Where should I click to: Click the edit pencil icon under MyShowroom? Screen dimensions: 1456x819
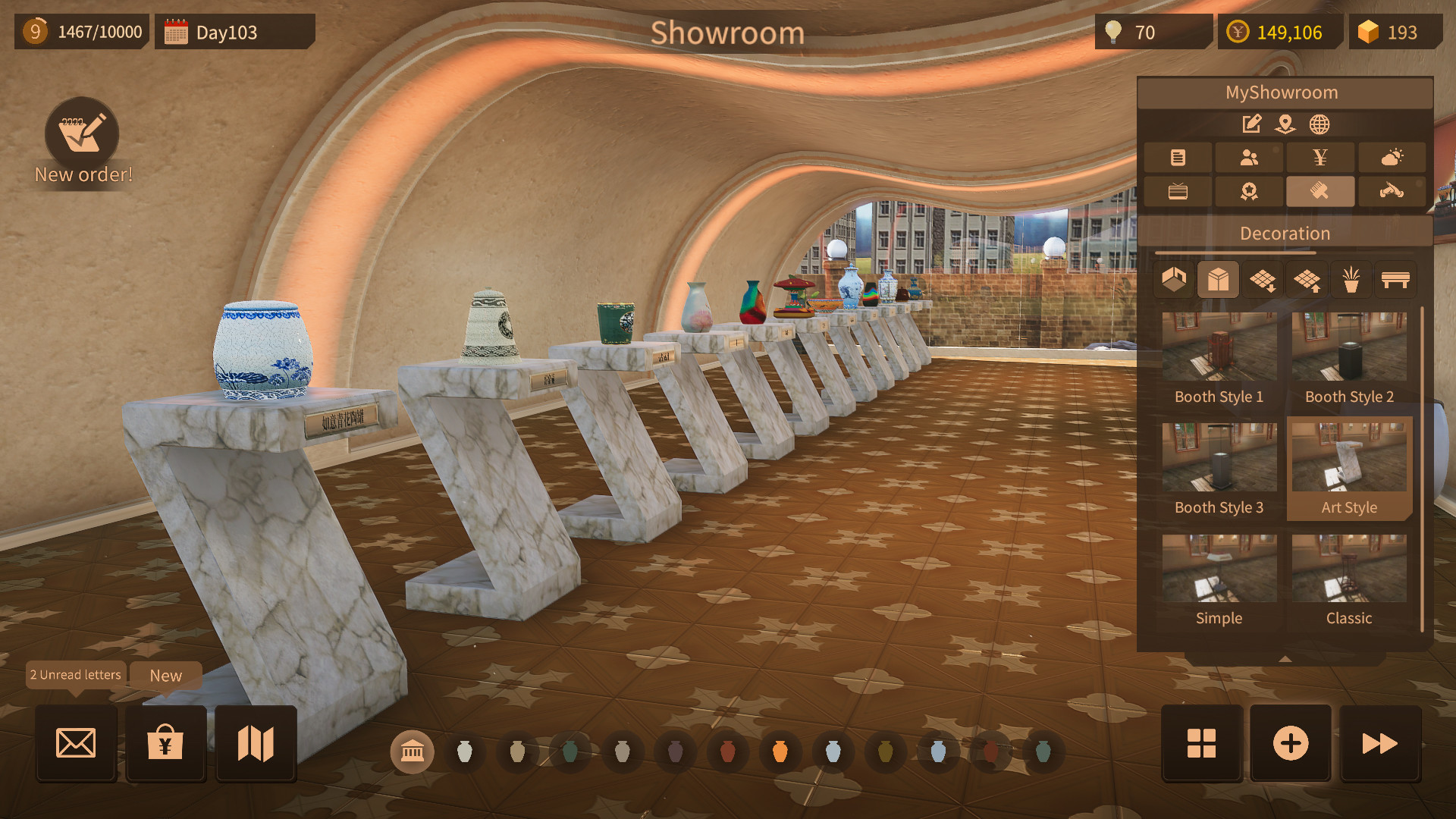click(1250, 124)
